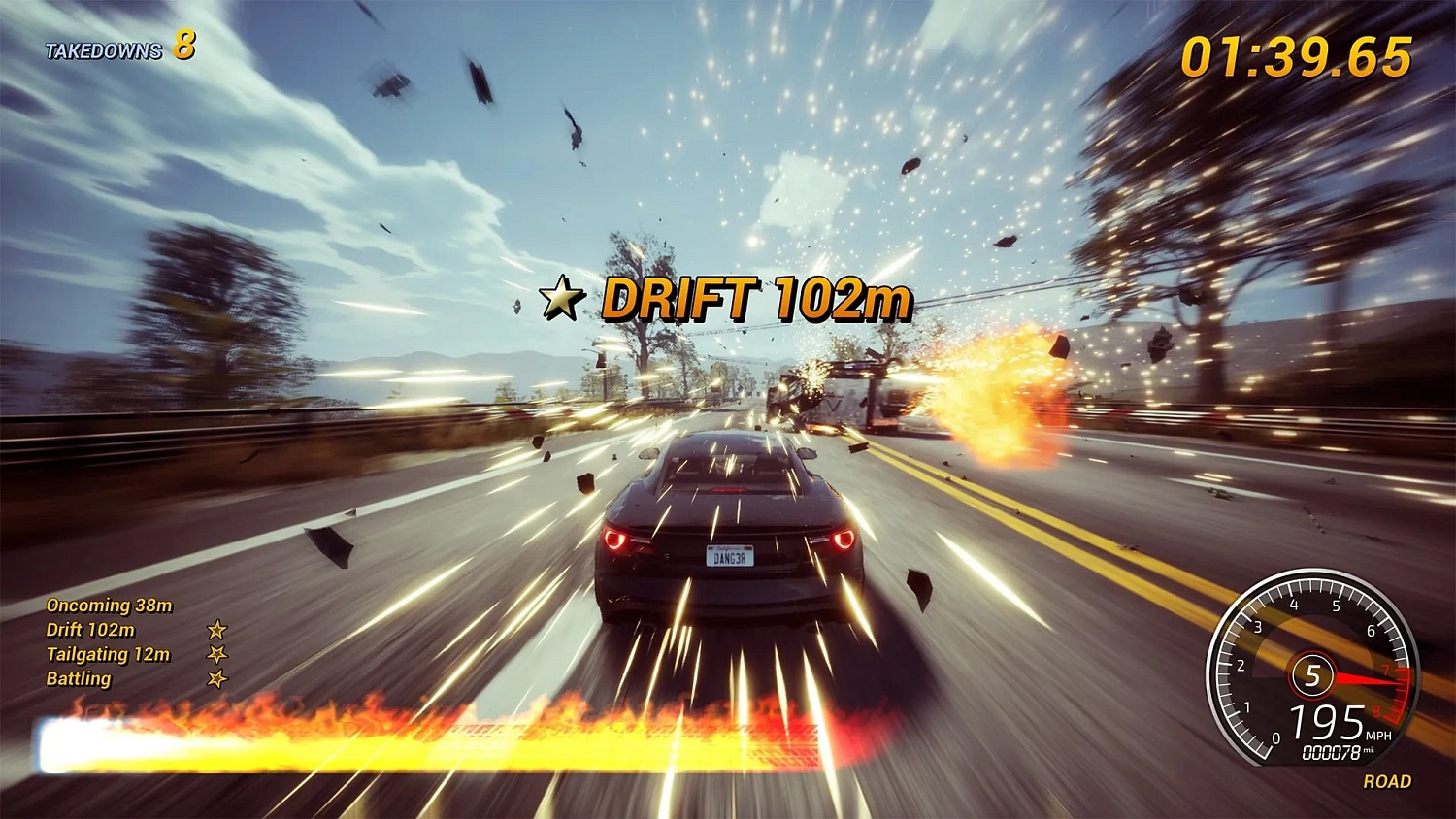Select the ROAD mode label
The width and height of the screenshot is (1456, 819).
coord(1390,782)
